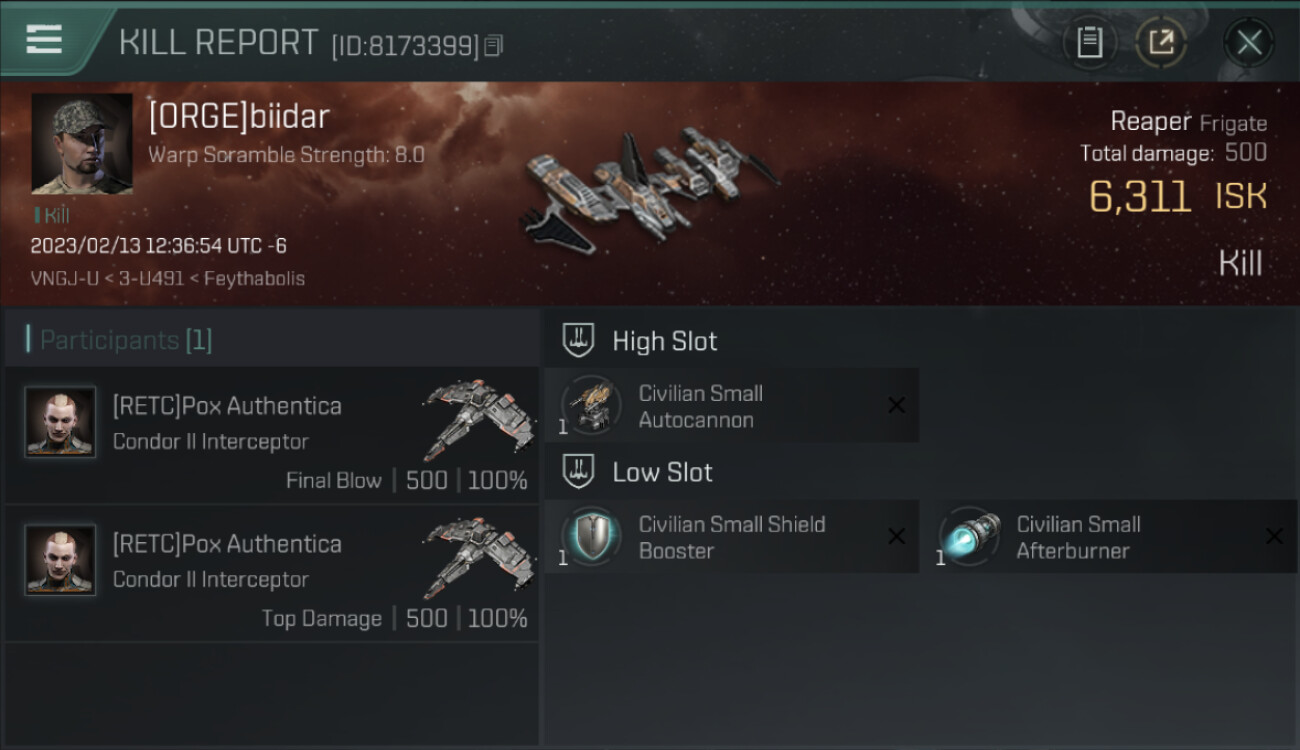1300x750 pixels.
Task: Select the Civilian Small Autocannon slot
Action: point(731,406)
